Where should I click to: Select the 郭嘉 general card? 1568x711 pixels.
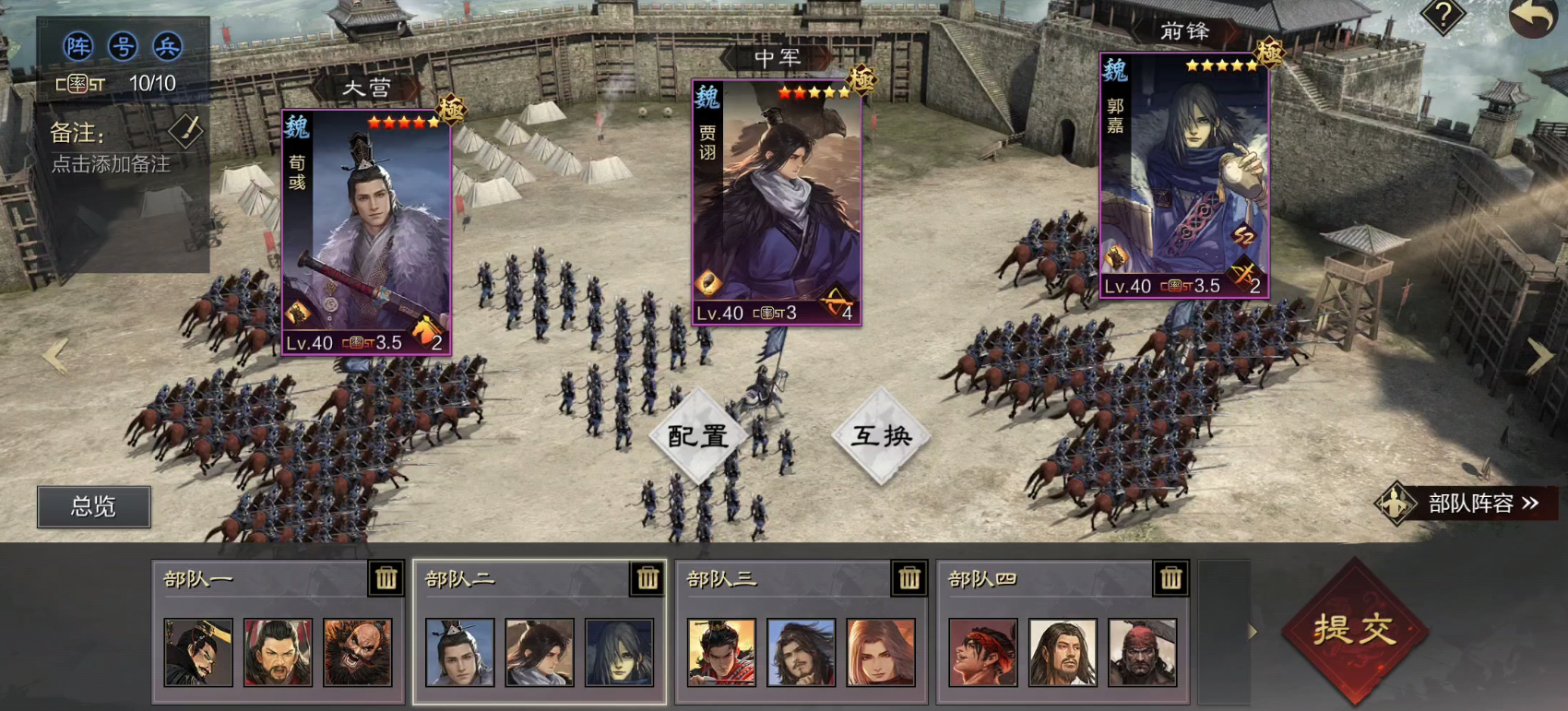point(1184,175)
